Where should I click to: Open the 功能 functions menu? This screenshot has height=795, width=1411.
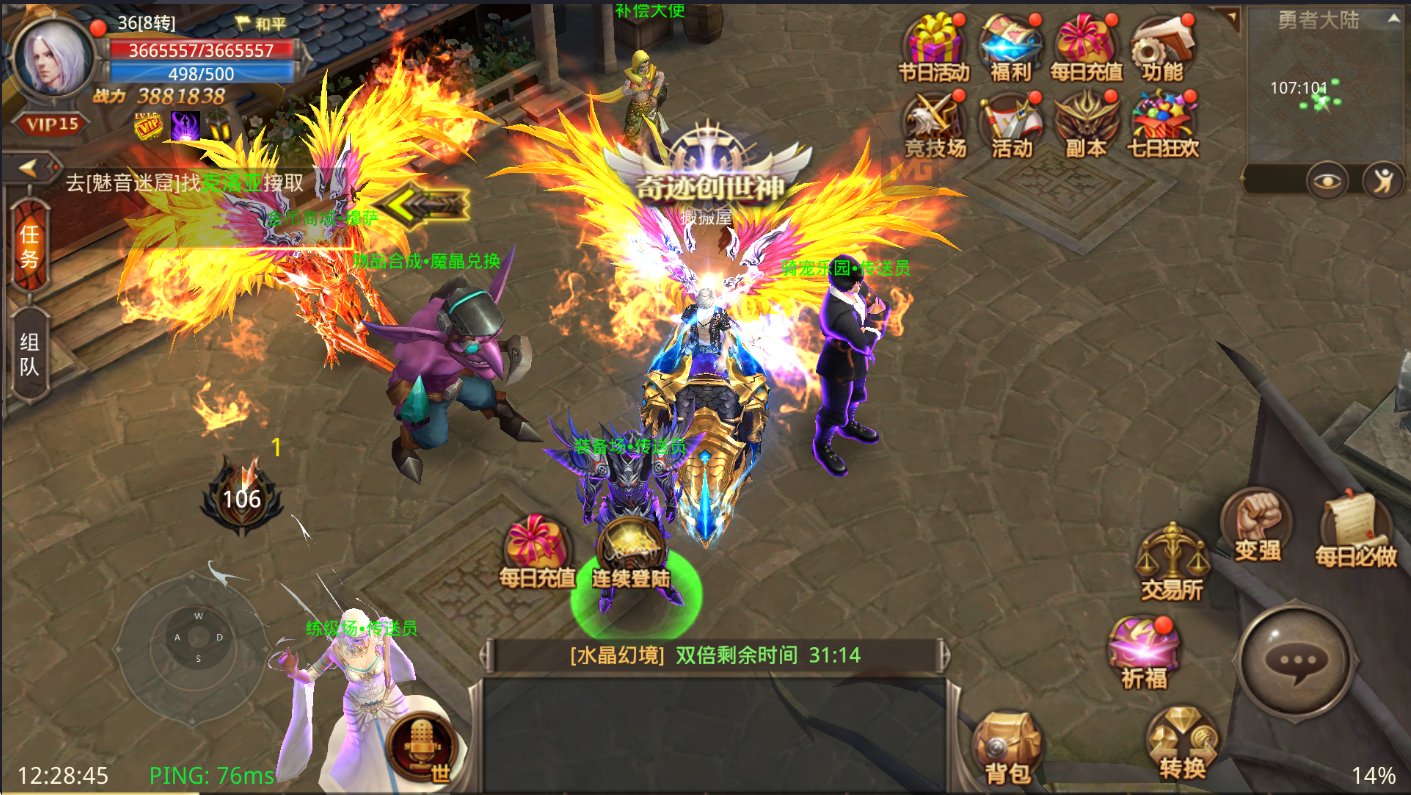[1162, 47]
